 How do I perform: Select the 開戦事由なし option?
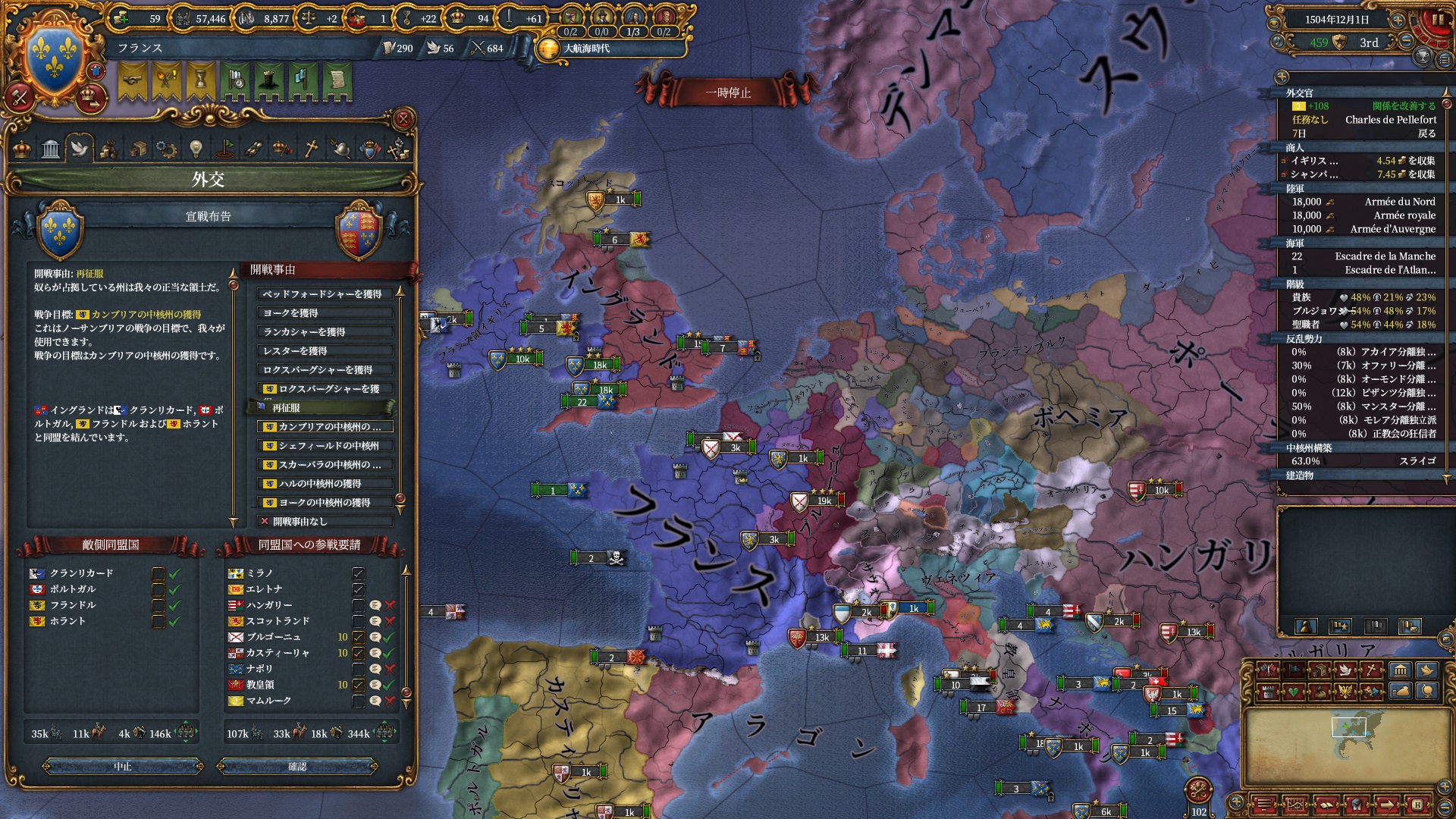click(x=325, y=522)
